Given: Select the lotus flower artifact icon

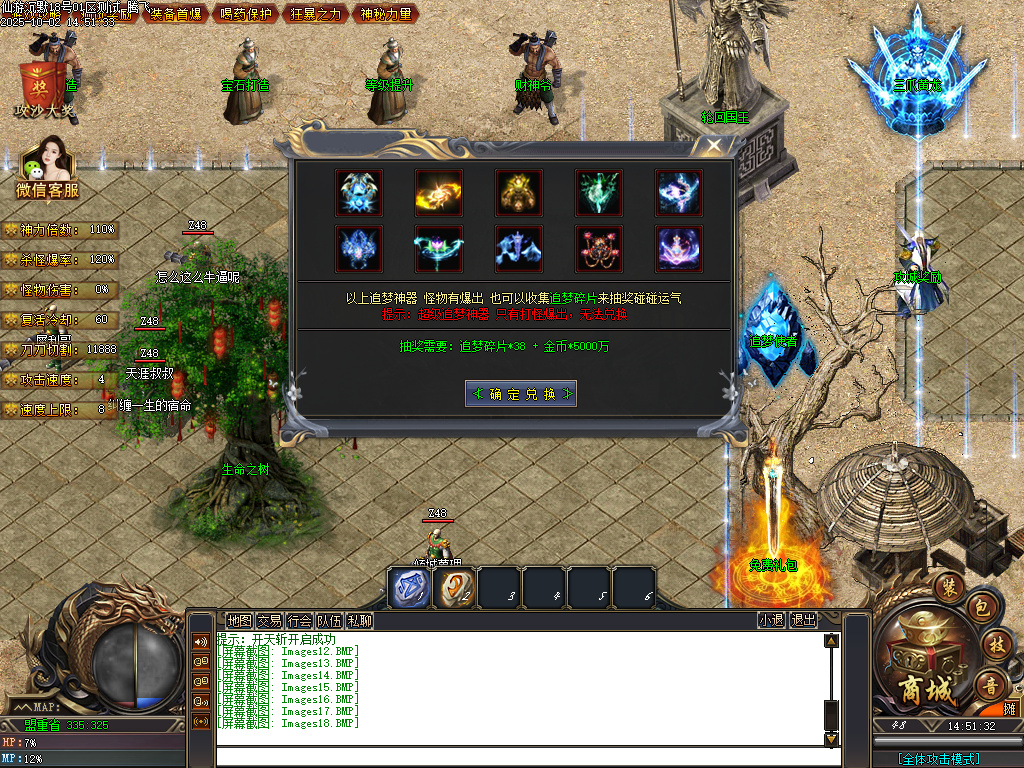Looking at the screenshot, I should [439, 249].
